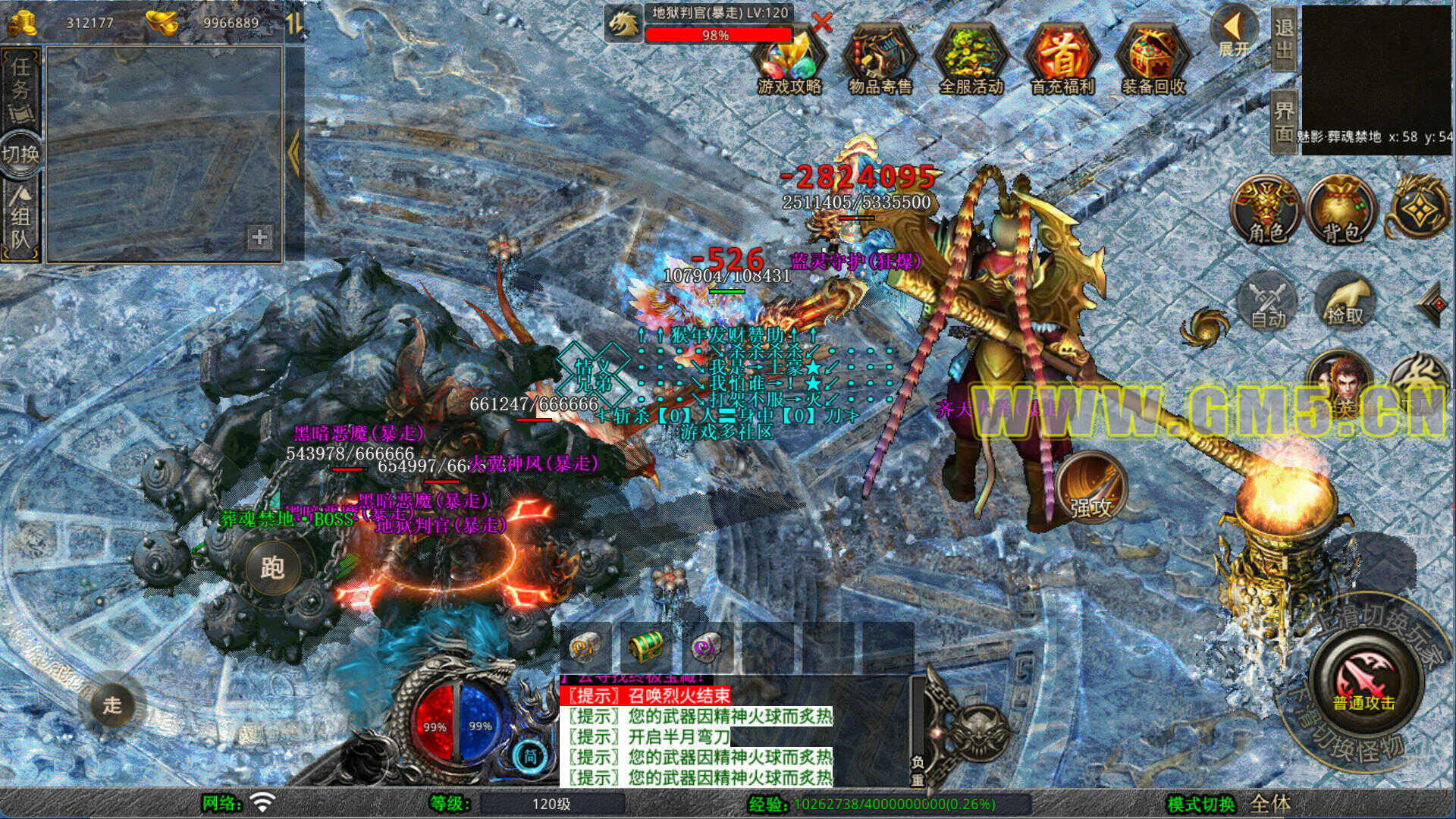Open the 全服活动 server events
This screenshot has width=1456, height=819.
tap(971, 61)
